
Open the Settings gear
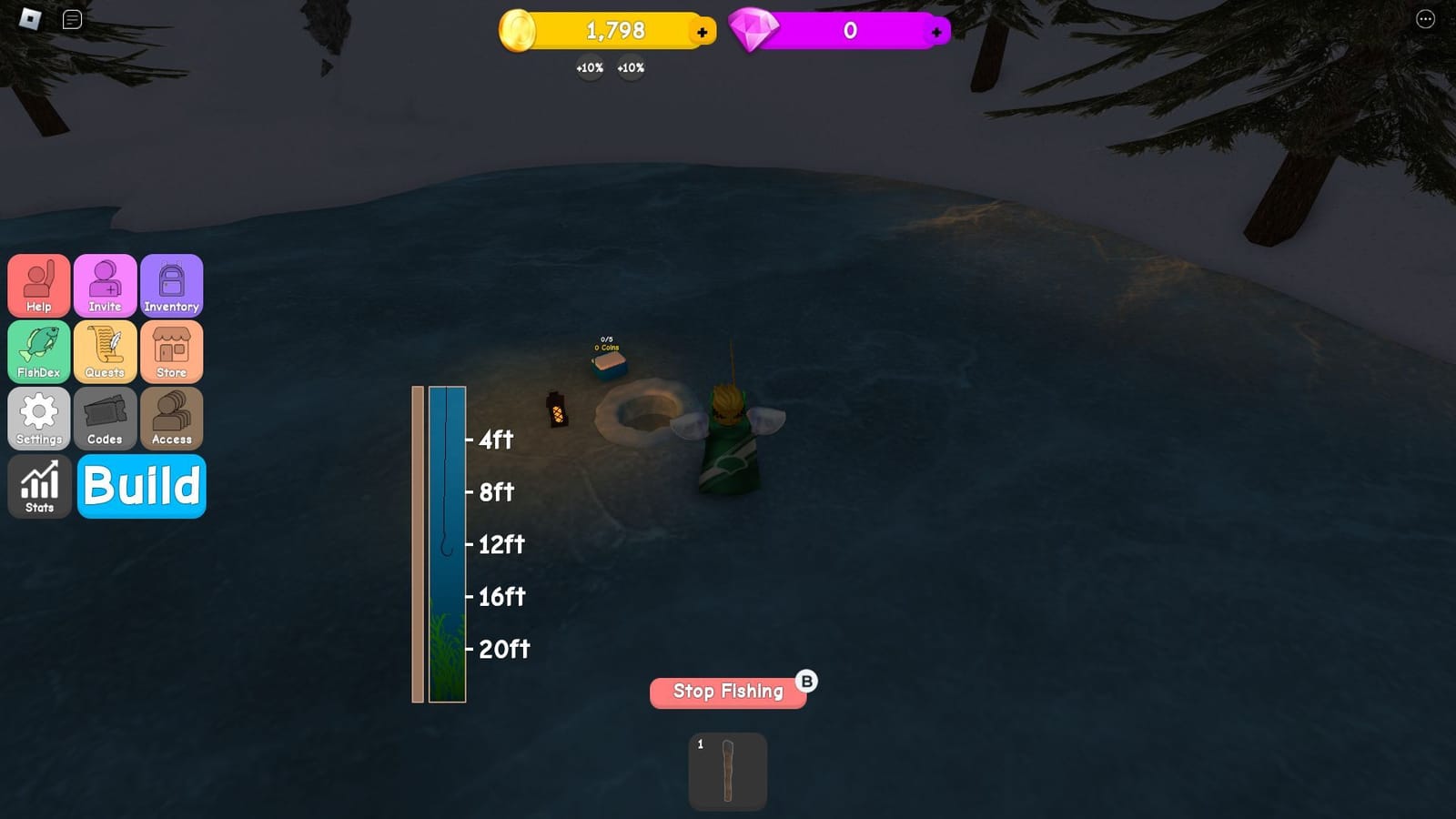coord(39,419)
